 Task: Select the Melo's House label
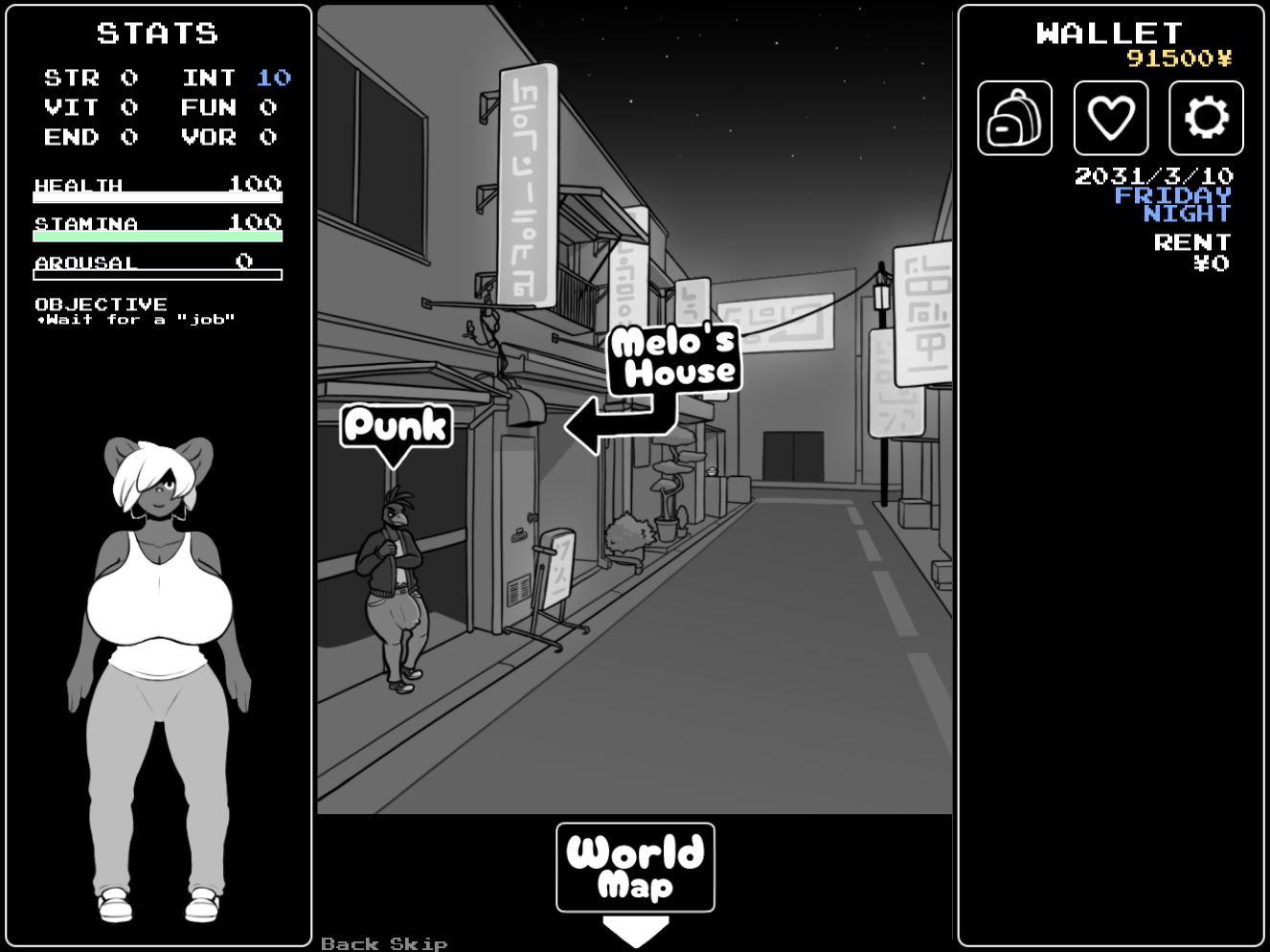coord(673,357)
